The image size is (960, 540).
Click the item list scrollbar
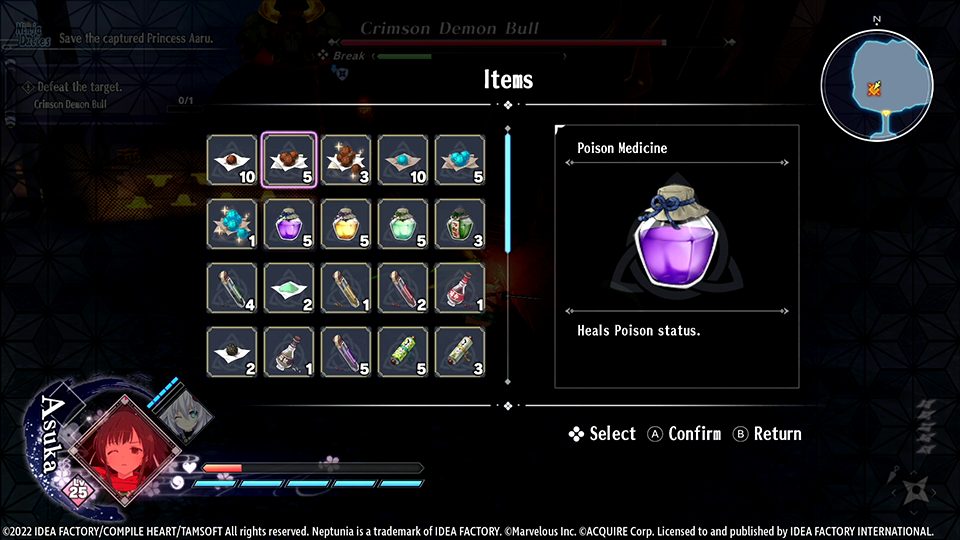tap(508, 190)
